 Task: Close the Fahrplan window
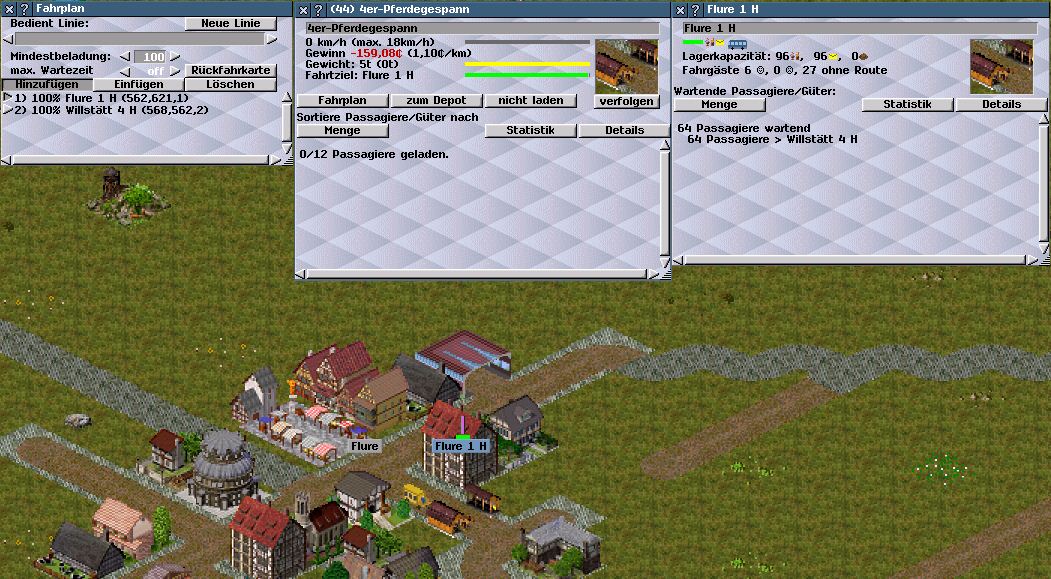click(9, 8)
